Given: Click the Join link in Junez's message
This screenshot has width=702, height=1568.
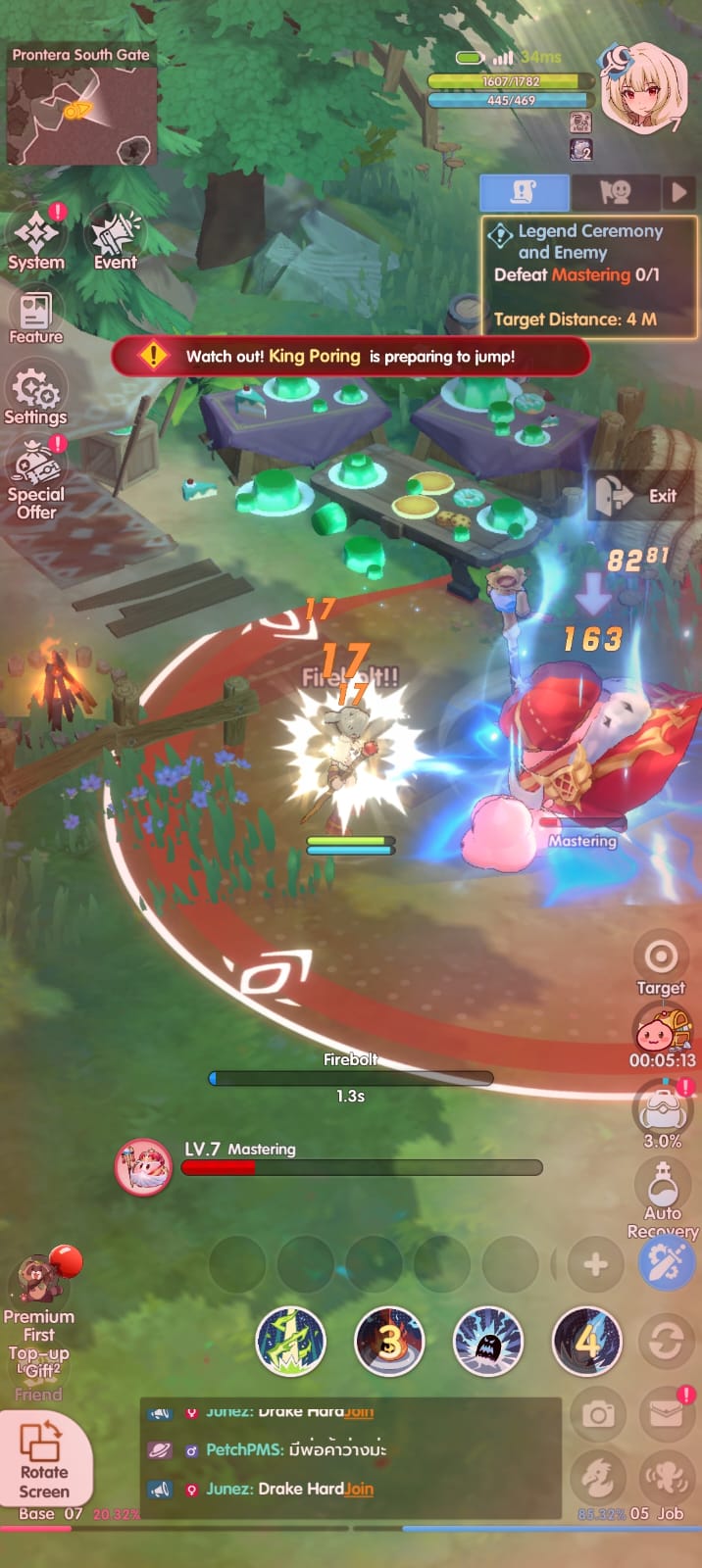Looking at the screenshot, I should tap(359, 1489).
